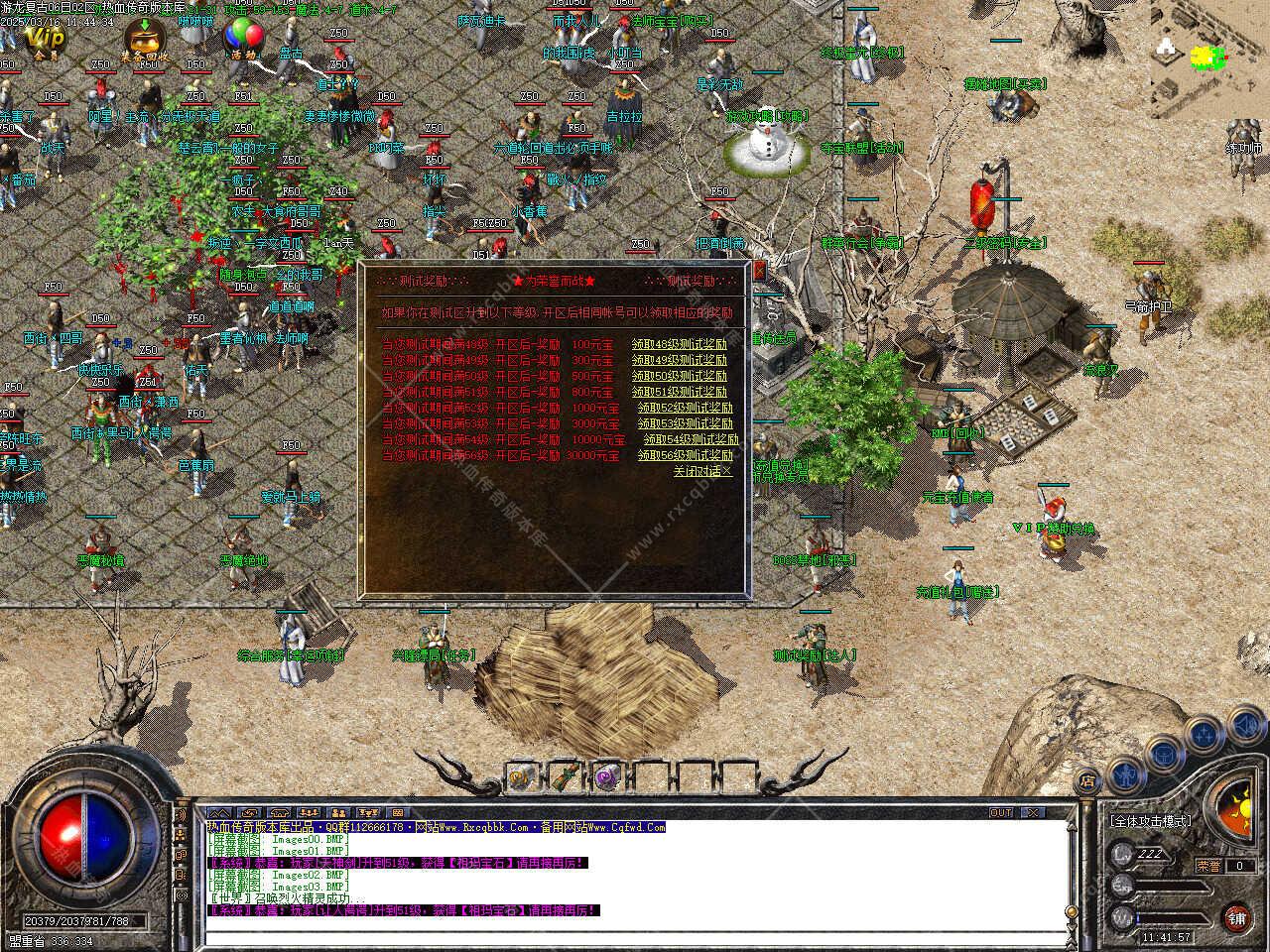Click the OUT button above chat
Screen dimensions: 1270x952
1001,812
